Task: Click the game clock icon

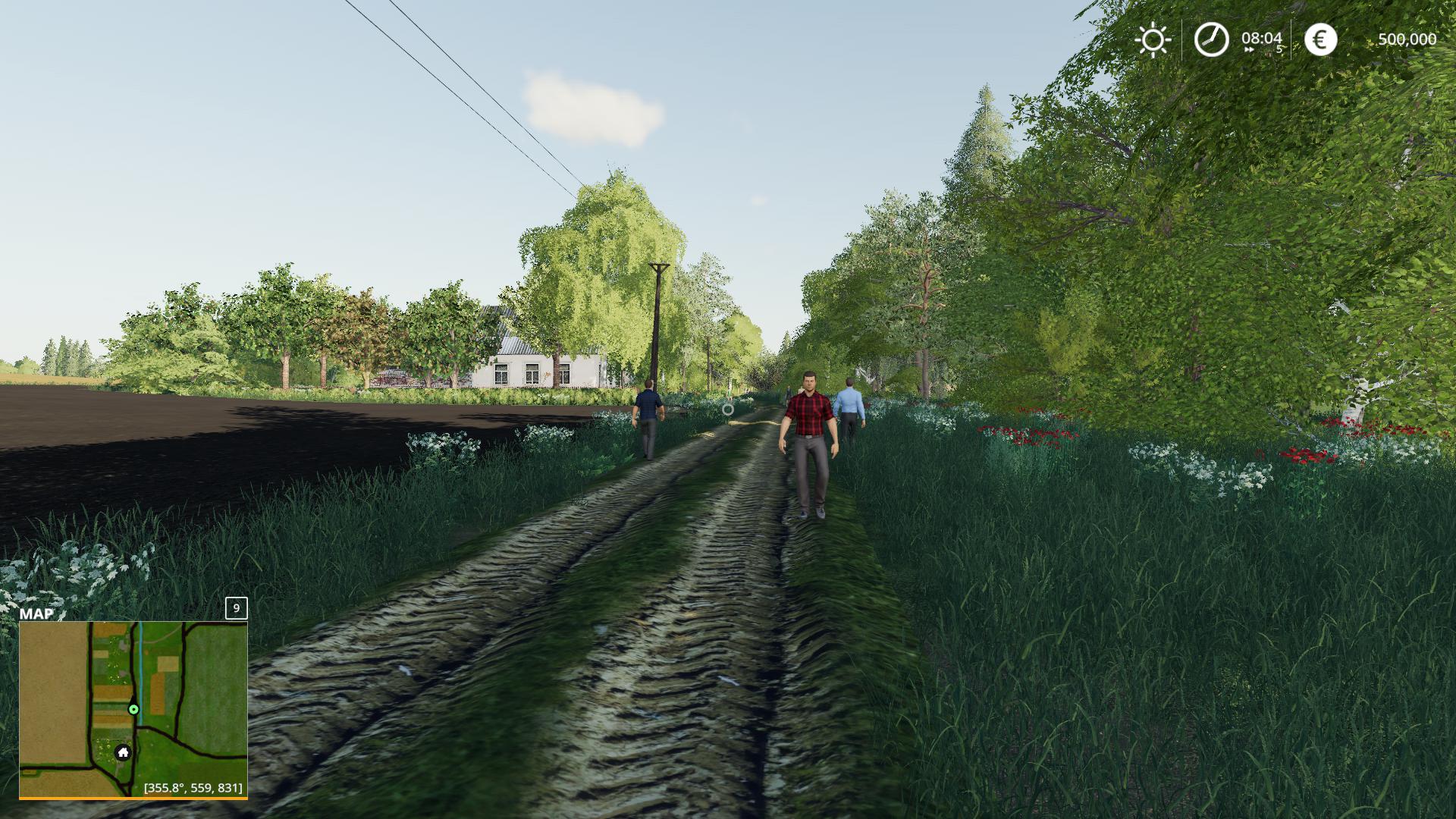Action: click(1211, 39)
